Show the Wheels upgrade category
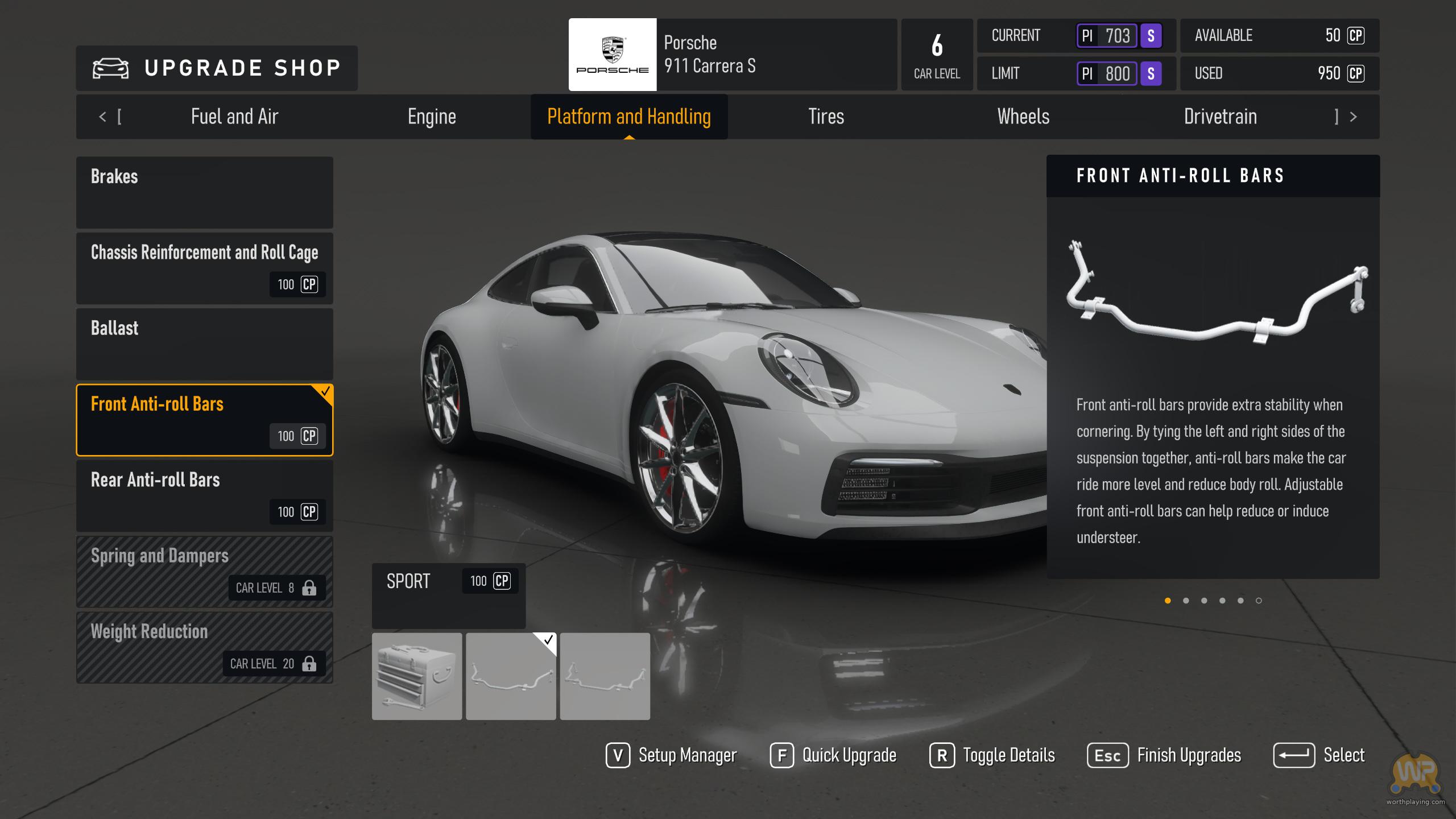 click(x=1023, y=117)
